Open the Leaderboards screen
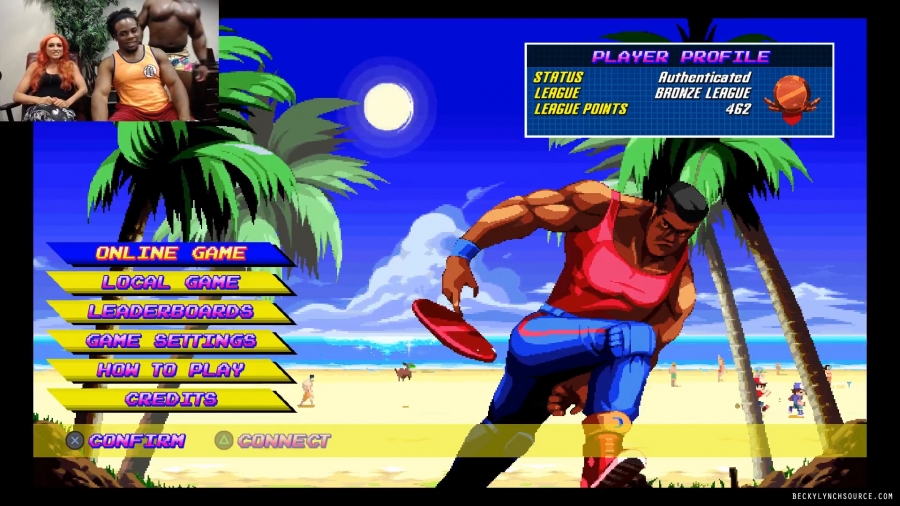Image resolution: width=900 pixels, height=506 pixels. [170, 312]
